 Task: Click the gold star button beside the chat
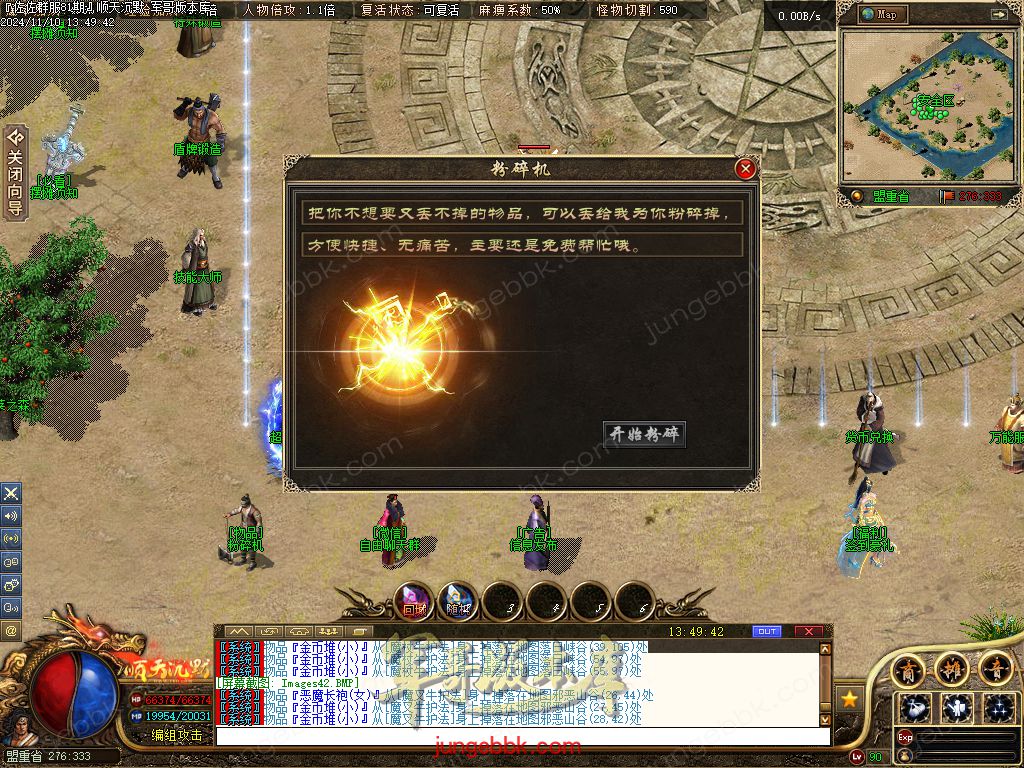click(849, 698)
